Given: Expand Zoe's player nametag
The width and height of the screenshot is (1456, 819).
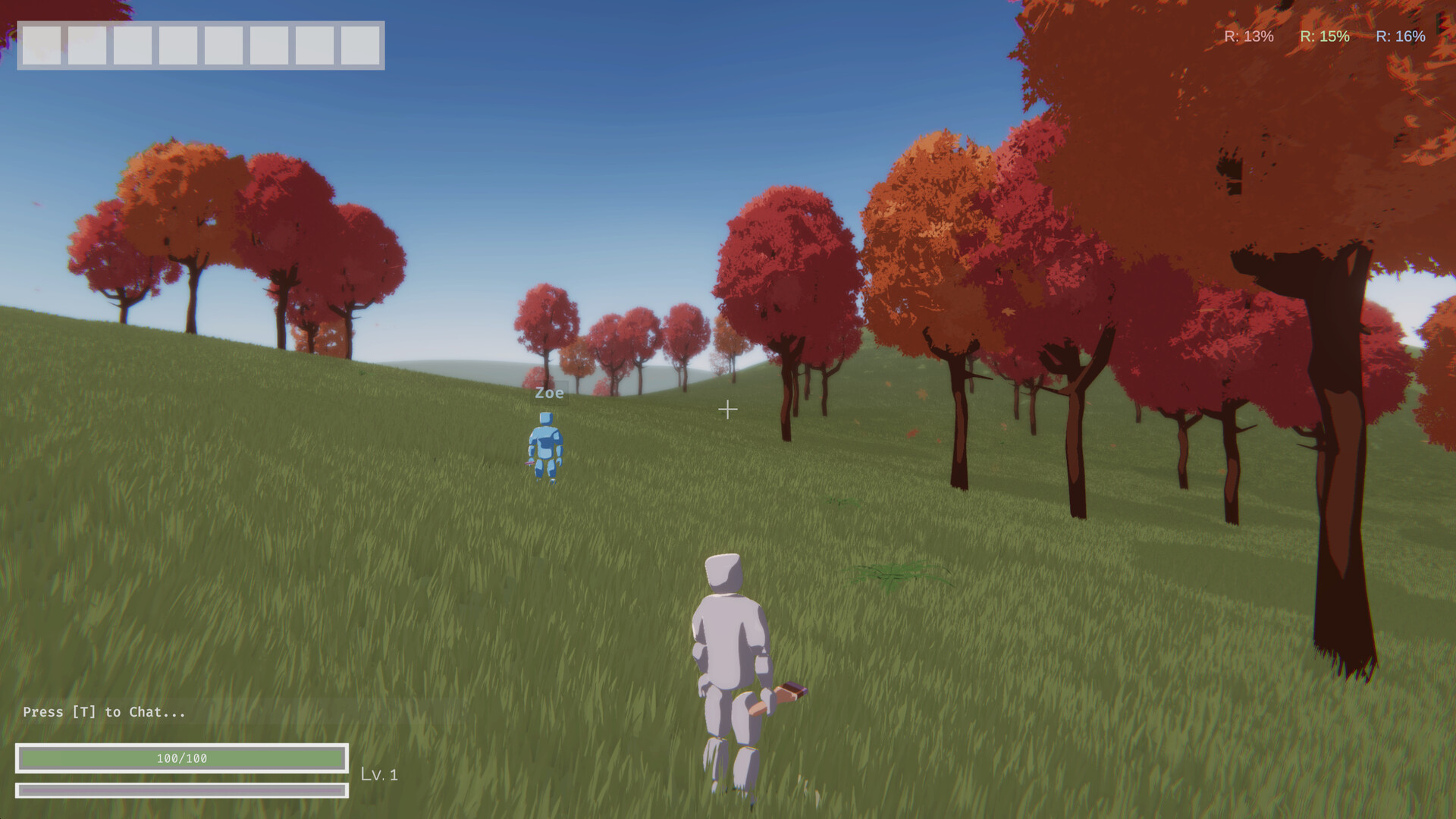Looking at the screenshot, I should pos(548,393).
